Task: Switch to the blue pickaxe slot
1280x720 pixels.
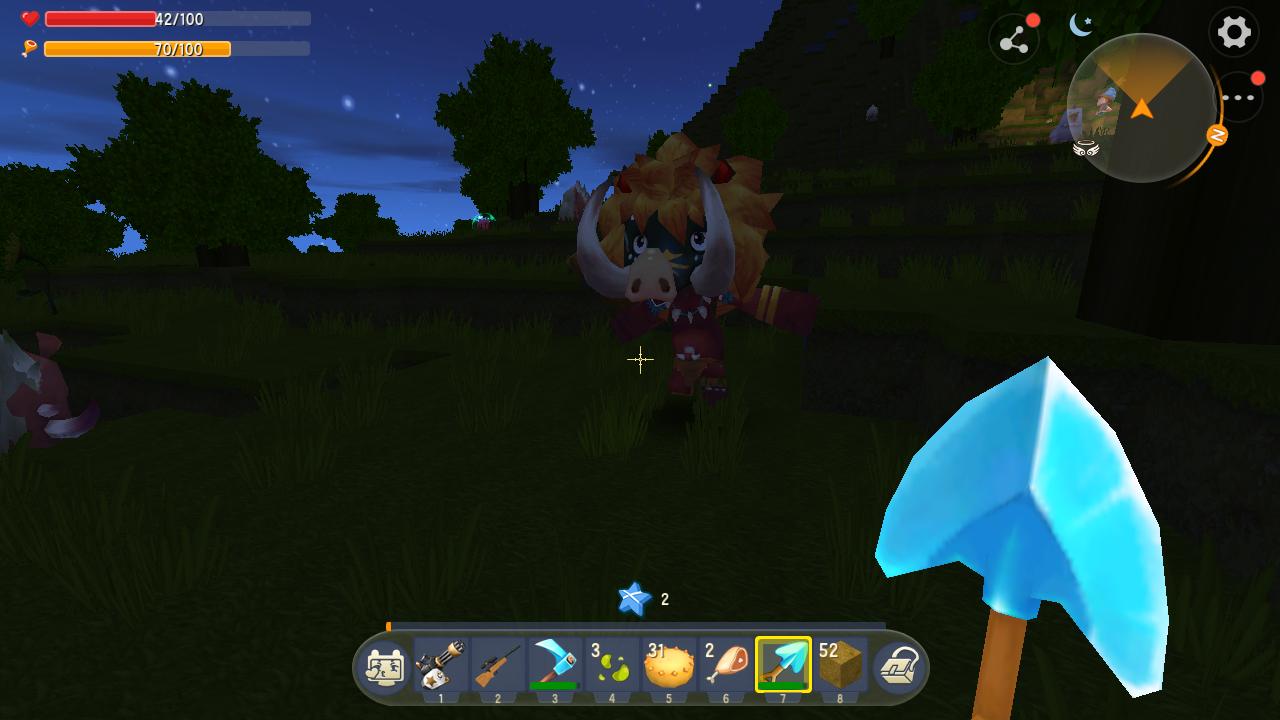Action: tap(555, 665)
